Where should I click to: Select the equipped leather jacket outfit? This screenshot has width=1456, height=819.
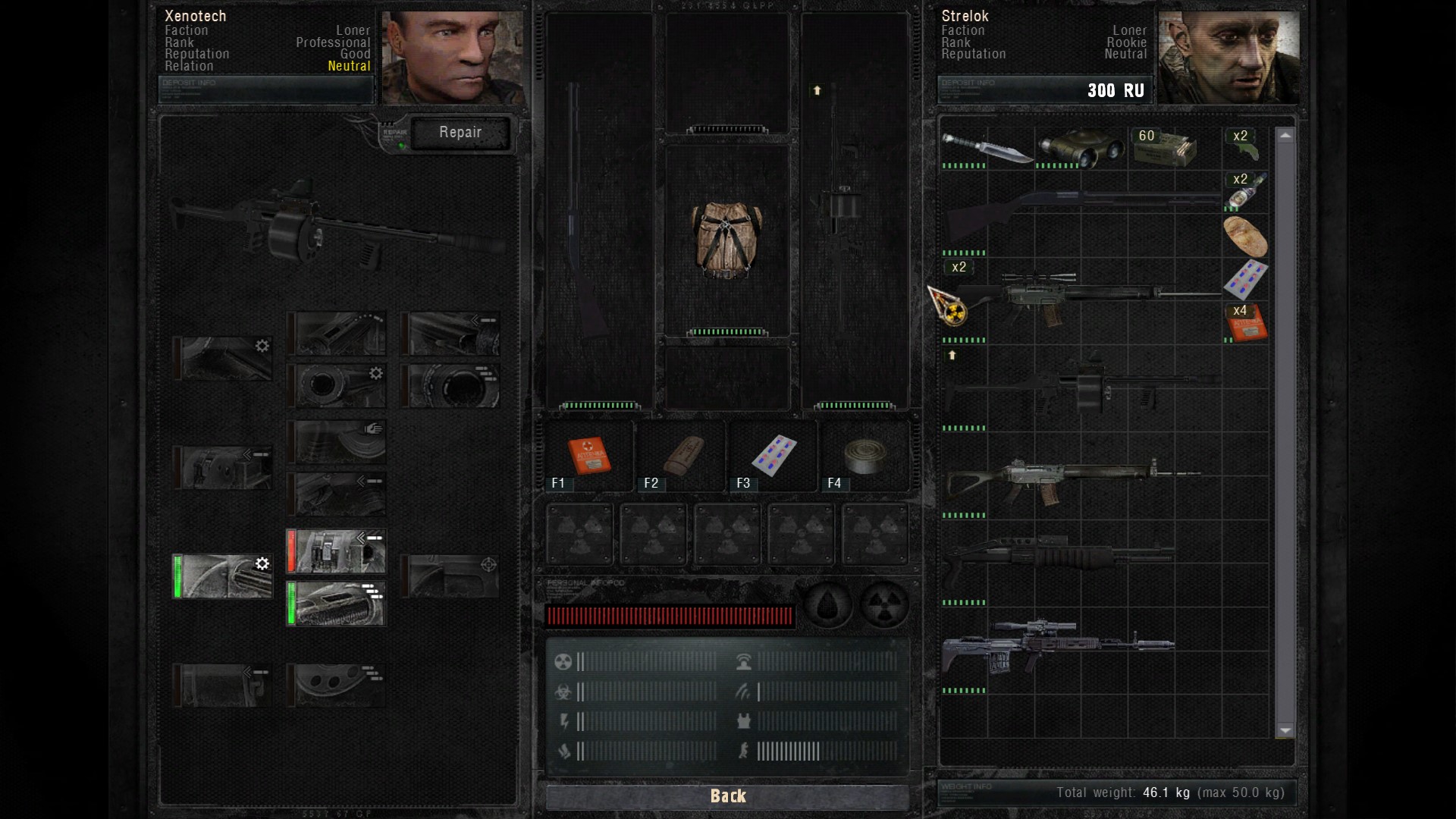(x=726, y=240)
